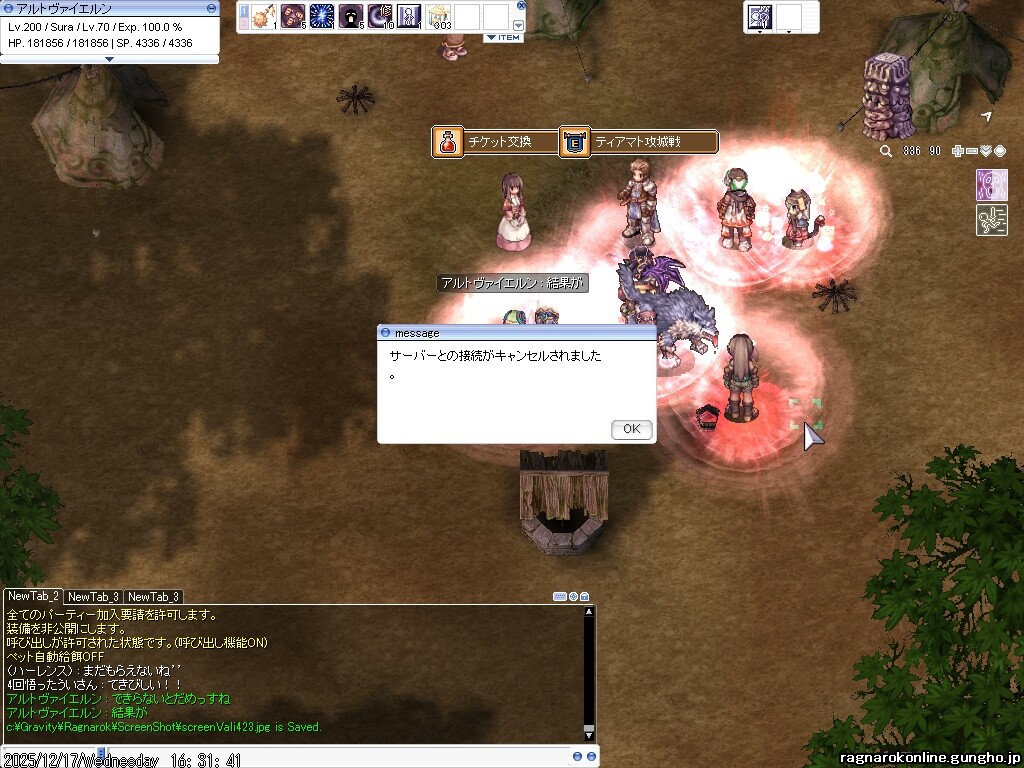Expand the hotbar with the down arrow

[518, 25]
